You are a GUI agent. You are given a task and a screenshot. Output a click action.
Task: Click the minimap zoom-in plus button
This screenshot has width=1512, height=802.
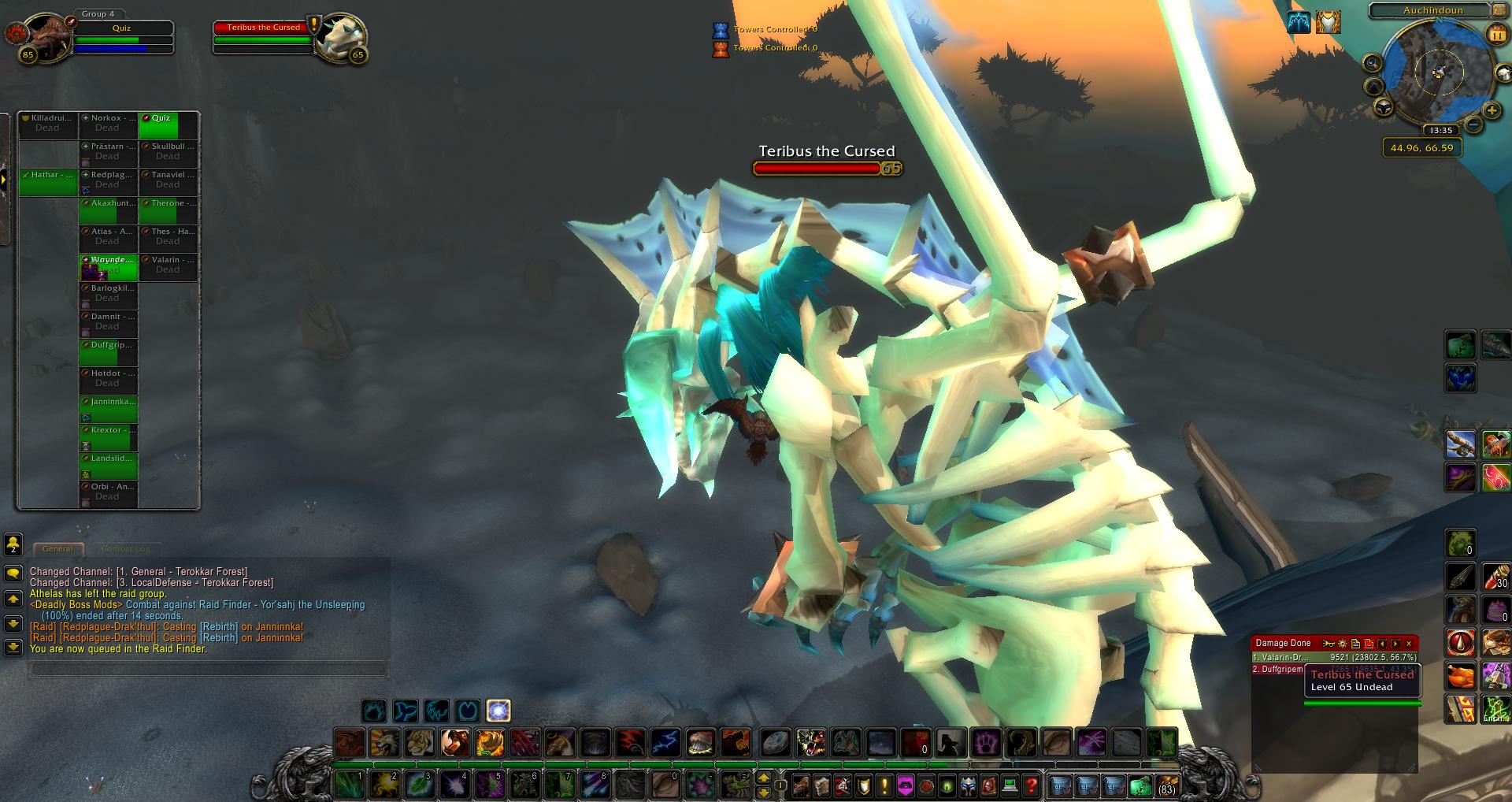coord(1492,110)
